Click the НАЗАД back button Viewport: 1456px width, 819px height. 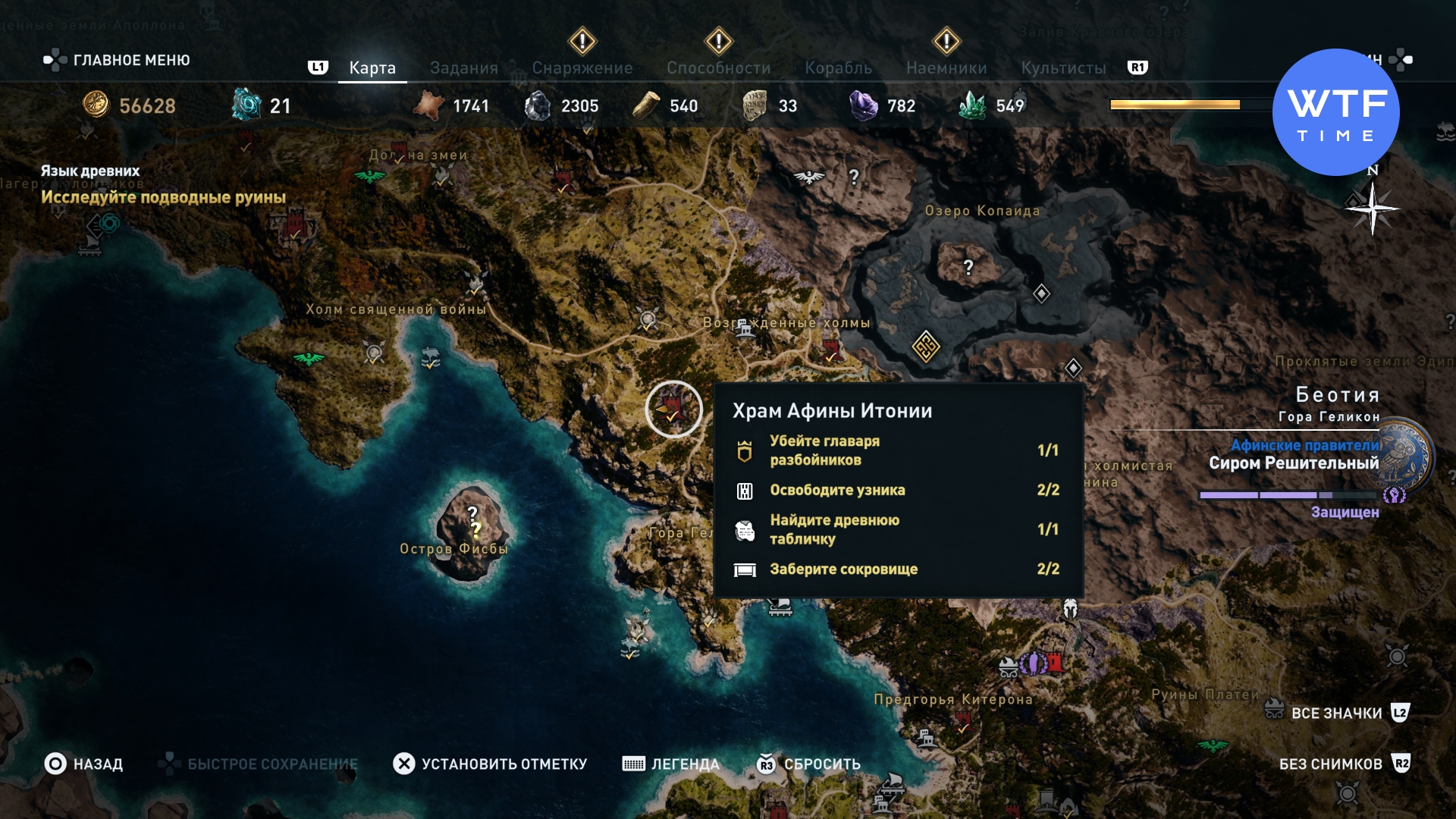83,764
